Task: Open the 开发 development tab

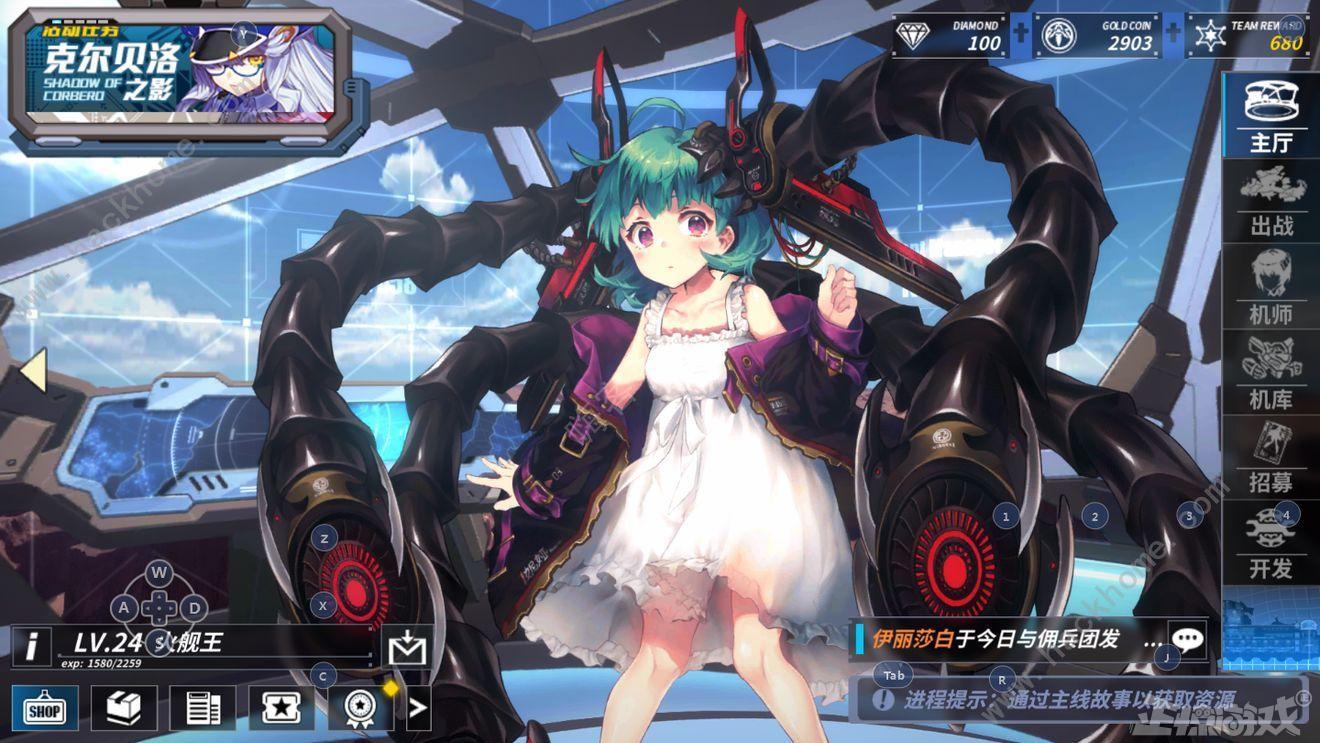Action: (1271, 543)
